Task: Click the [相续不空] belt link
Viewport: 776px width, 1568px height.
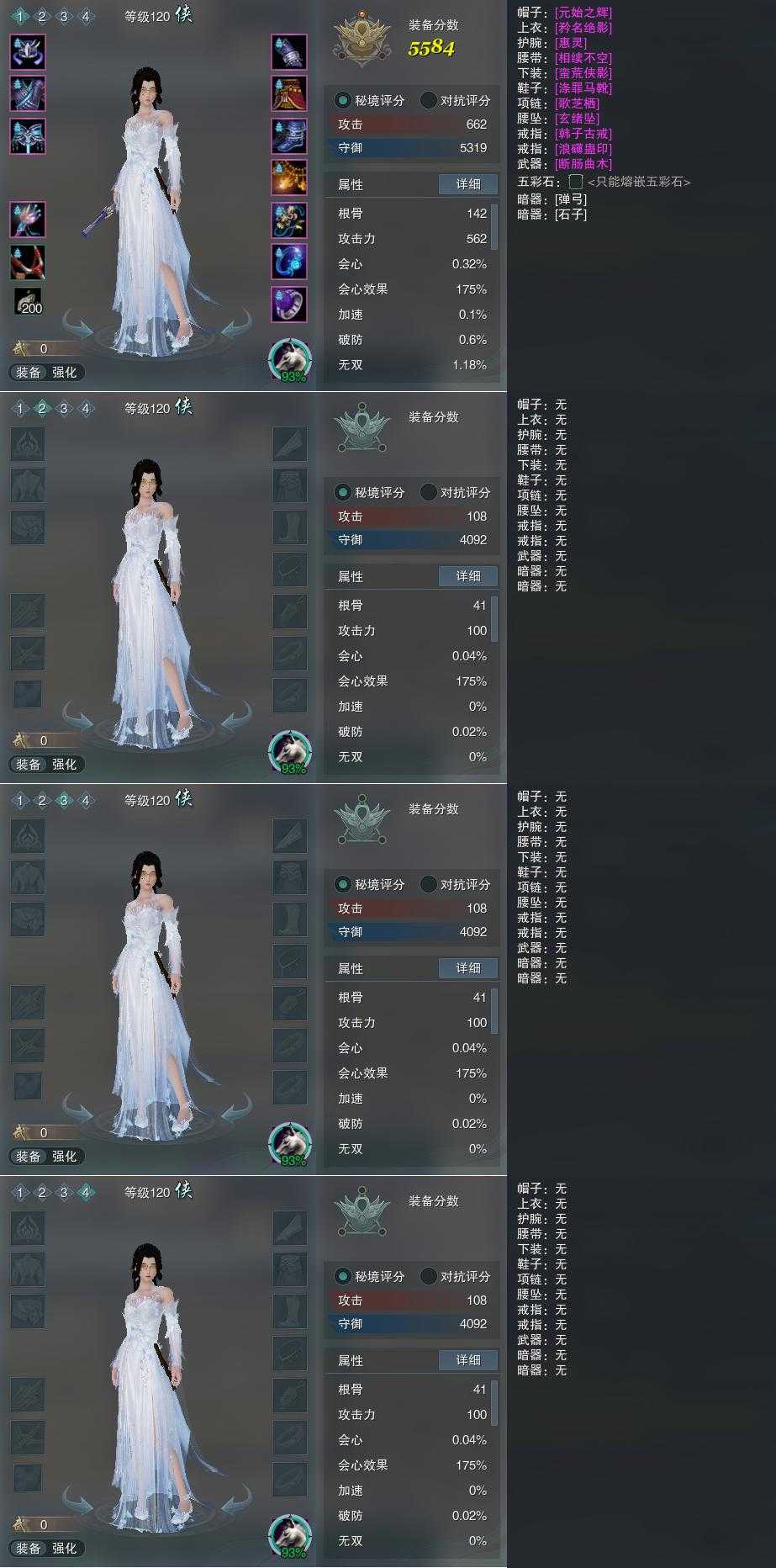Action: tap(583, 58)
